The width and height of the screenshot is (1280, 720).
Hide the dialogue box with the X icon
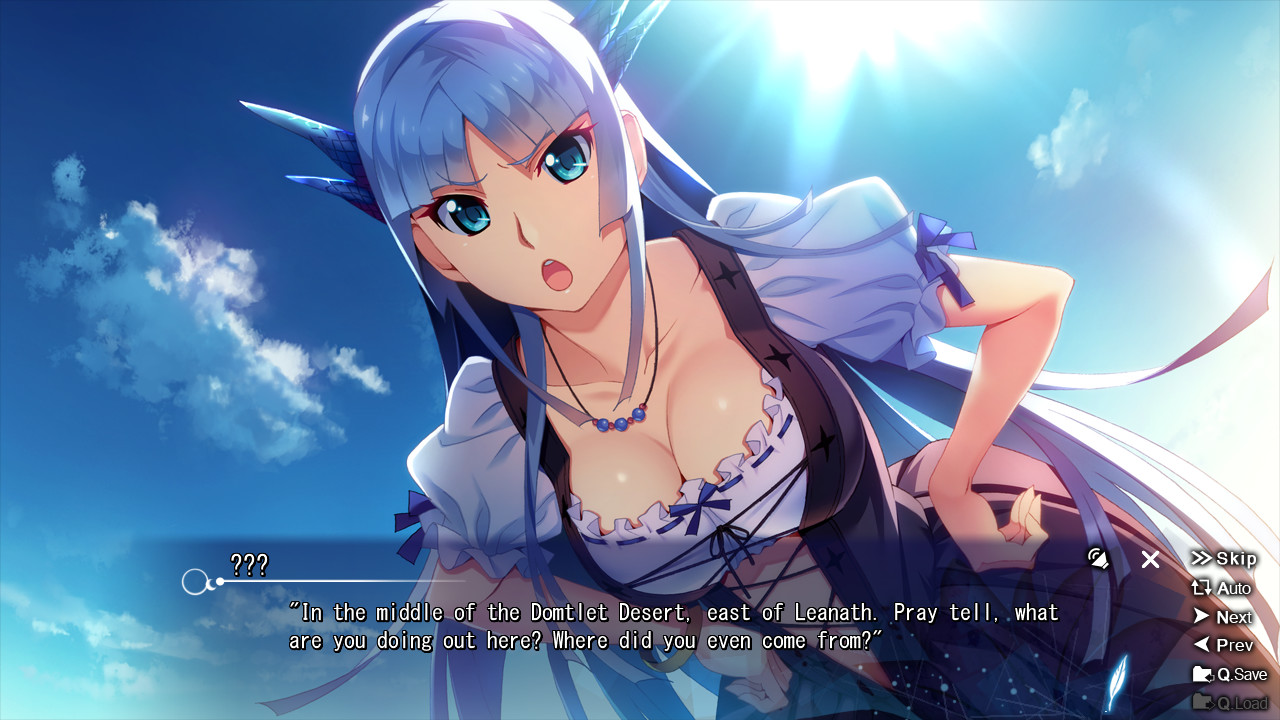pos(1152,560)
